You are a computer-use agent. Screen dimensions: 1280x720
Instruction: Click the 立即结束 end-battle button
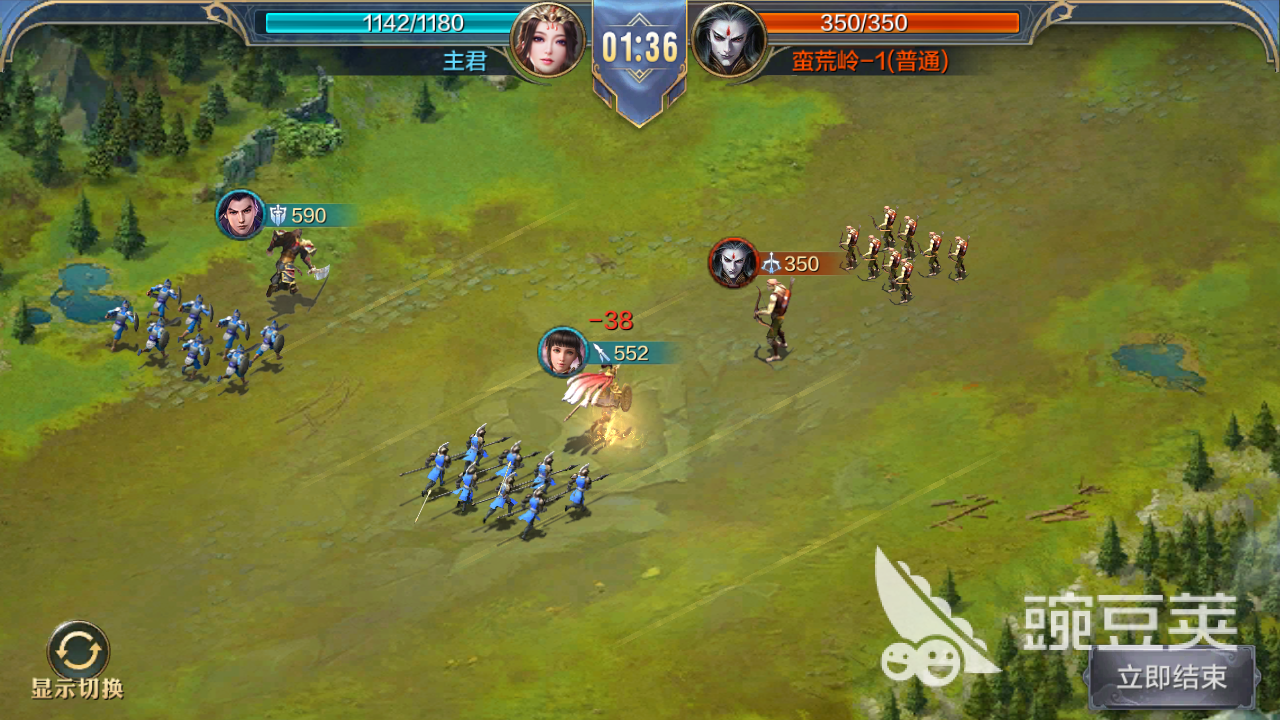[1171, 677]
